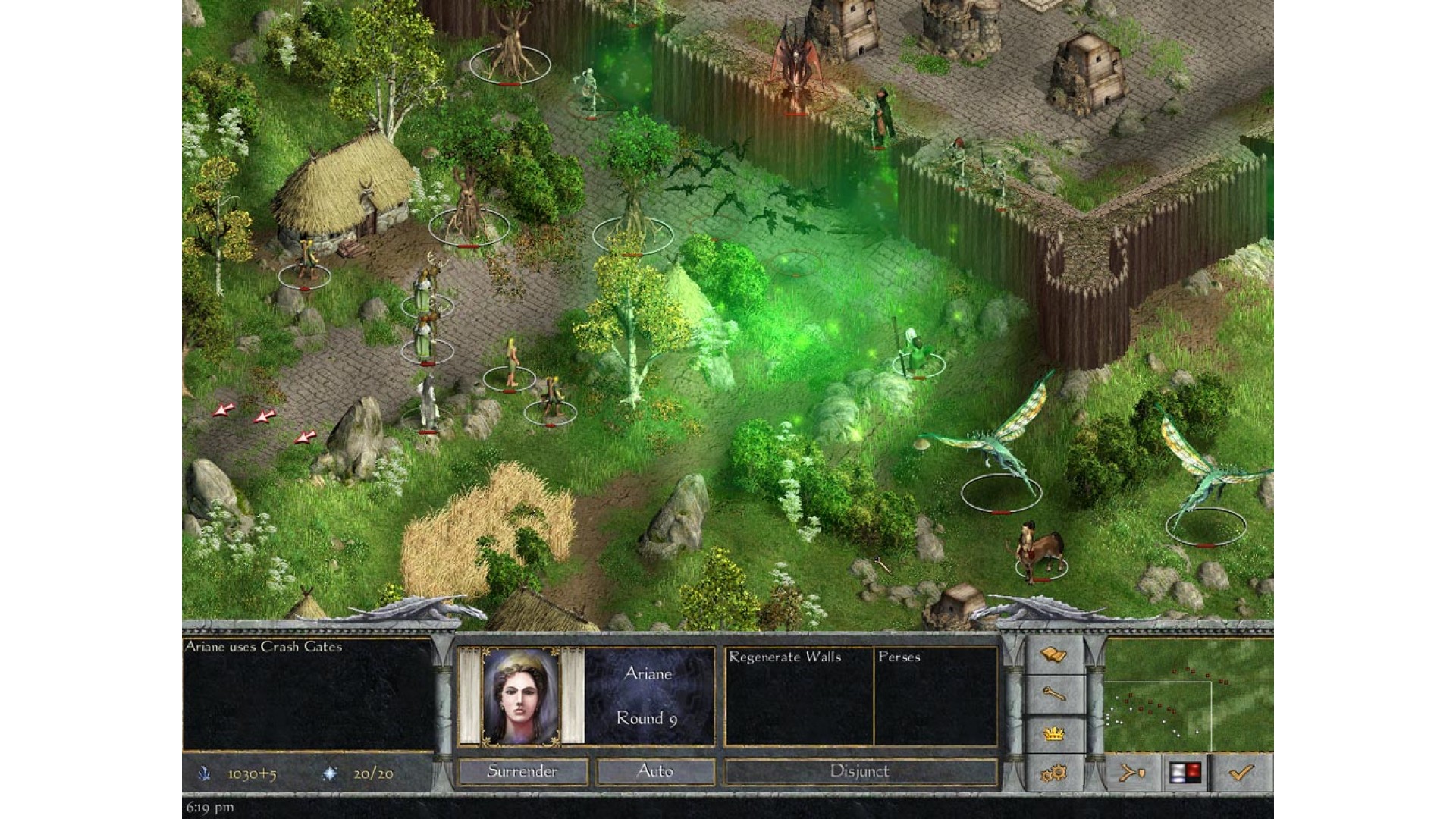This screenshot has height=819, width=1456.
Task: Select Ariane's portrait
Action: (x=521, y=695)
